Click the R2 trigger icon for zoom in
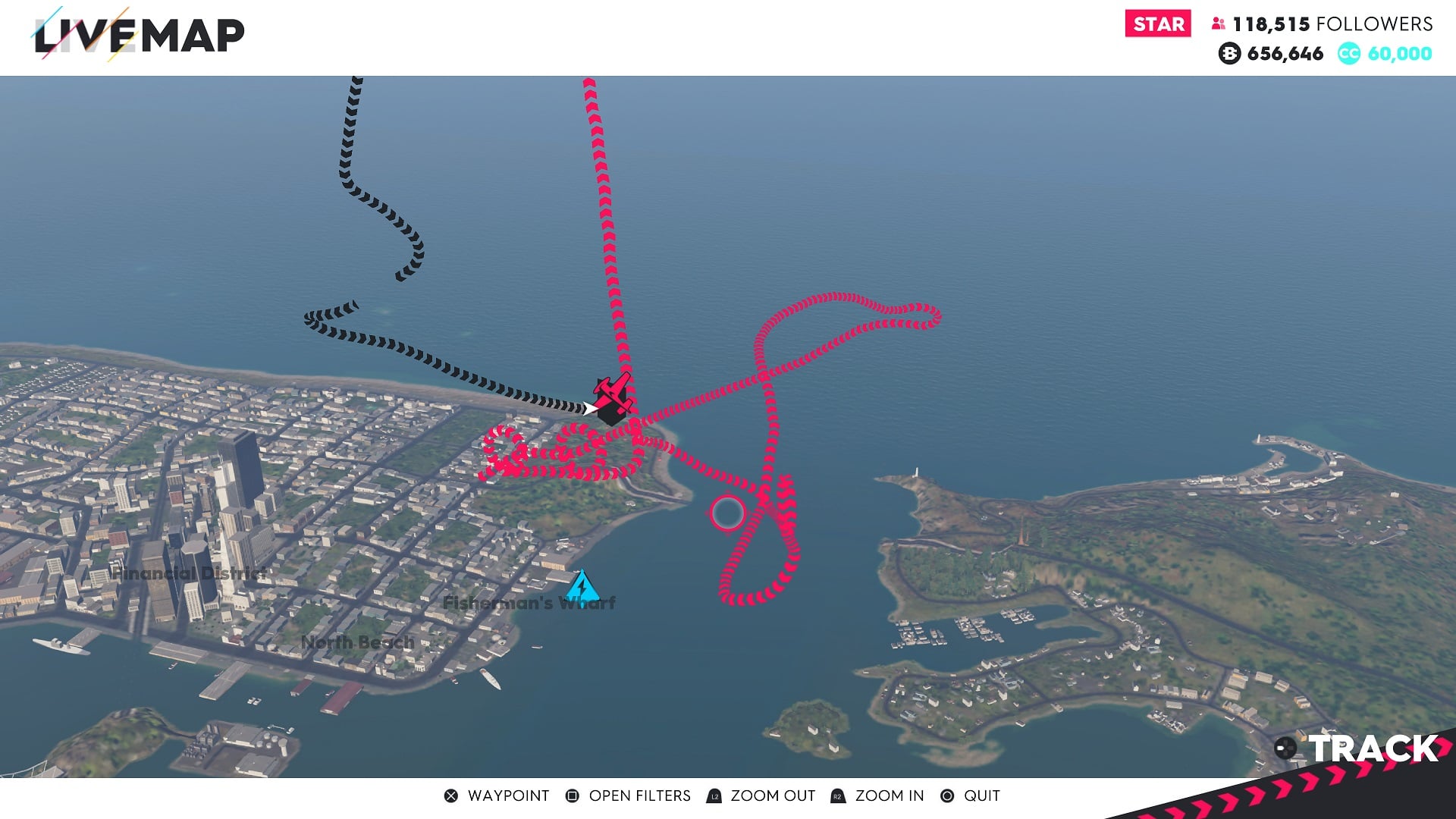This screenshot has width=1456, height=819. [x=837, y=795]
